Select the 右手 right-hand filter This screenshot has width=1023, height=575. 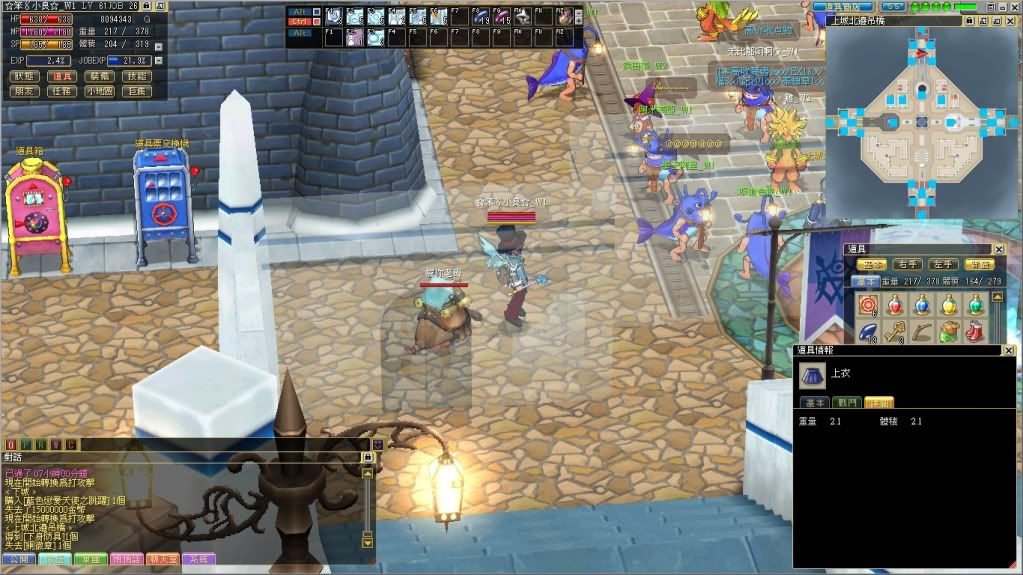pos(907,265)
